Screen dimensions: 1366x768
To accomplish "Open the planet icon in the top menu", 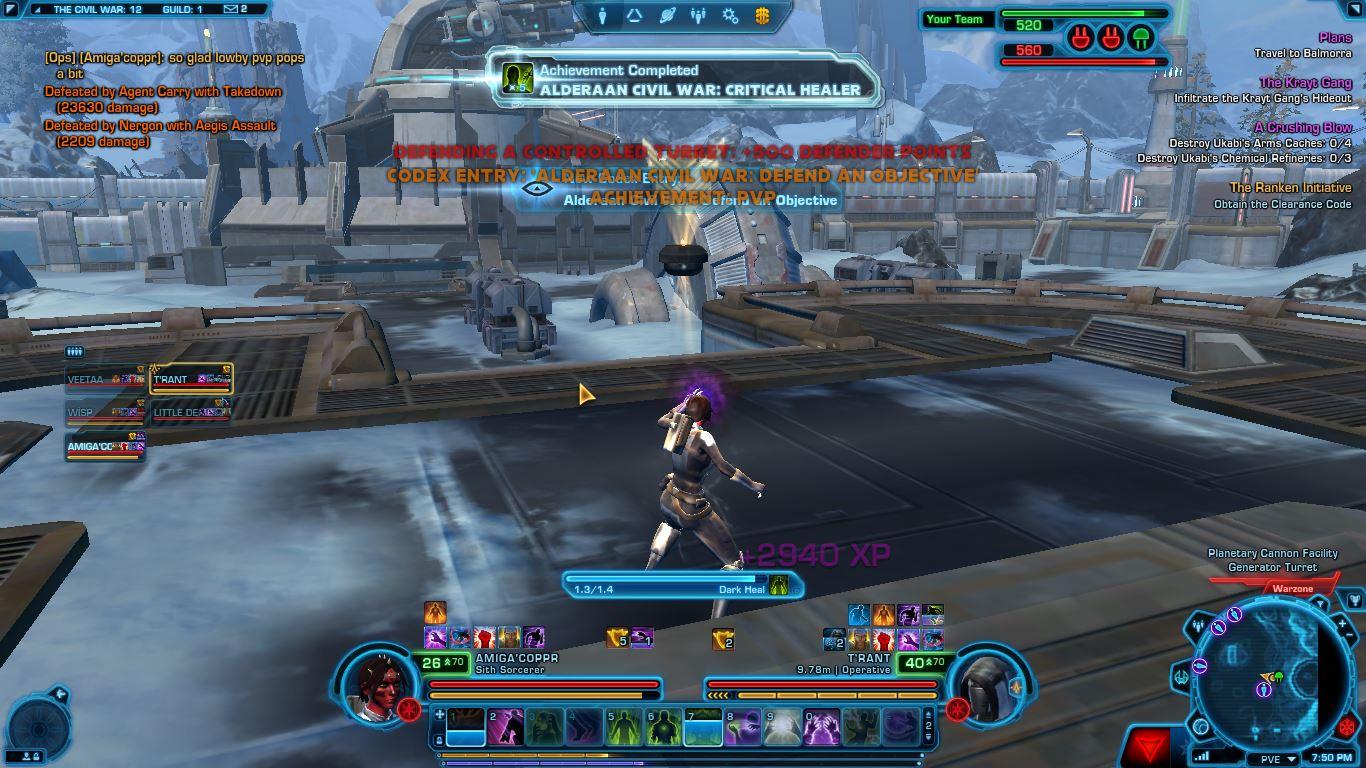I will click(x=667, y=15).
